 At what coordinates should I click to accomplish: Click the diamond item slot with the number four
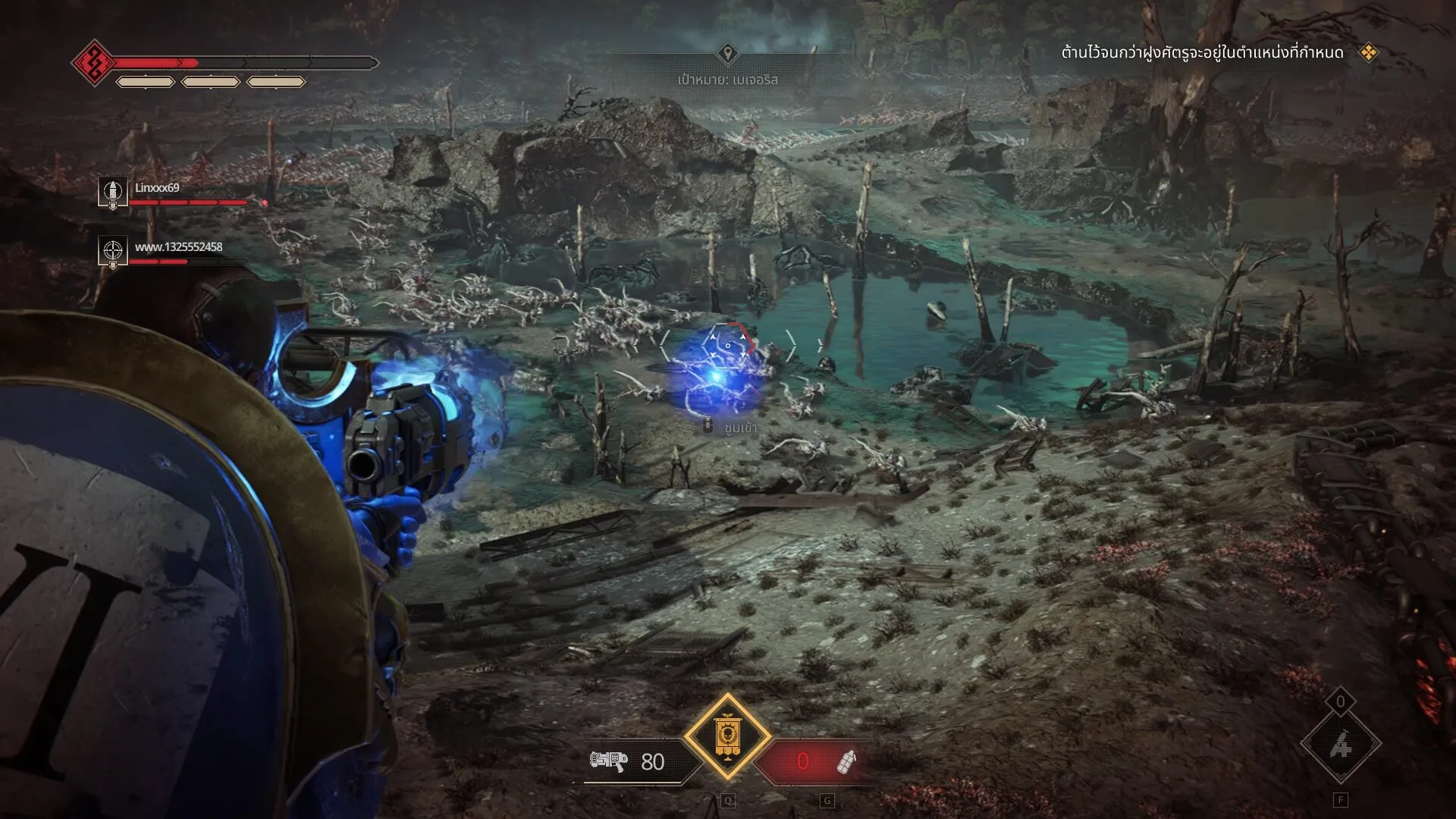[x=1340, y=745]
